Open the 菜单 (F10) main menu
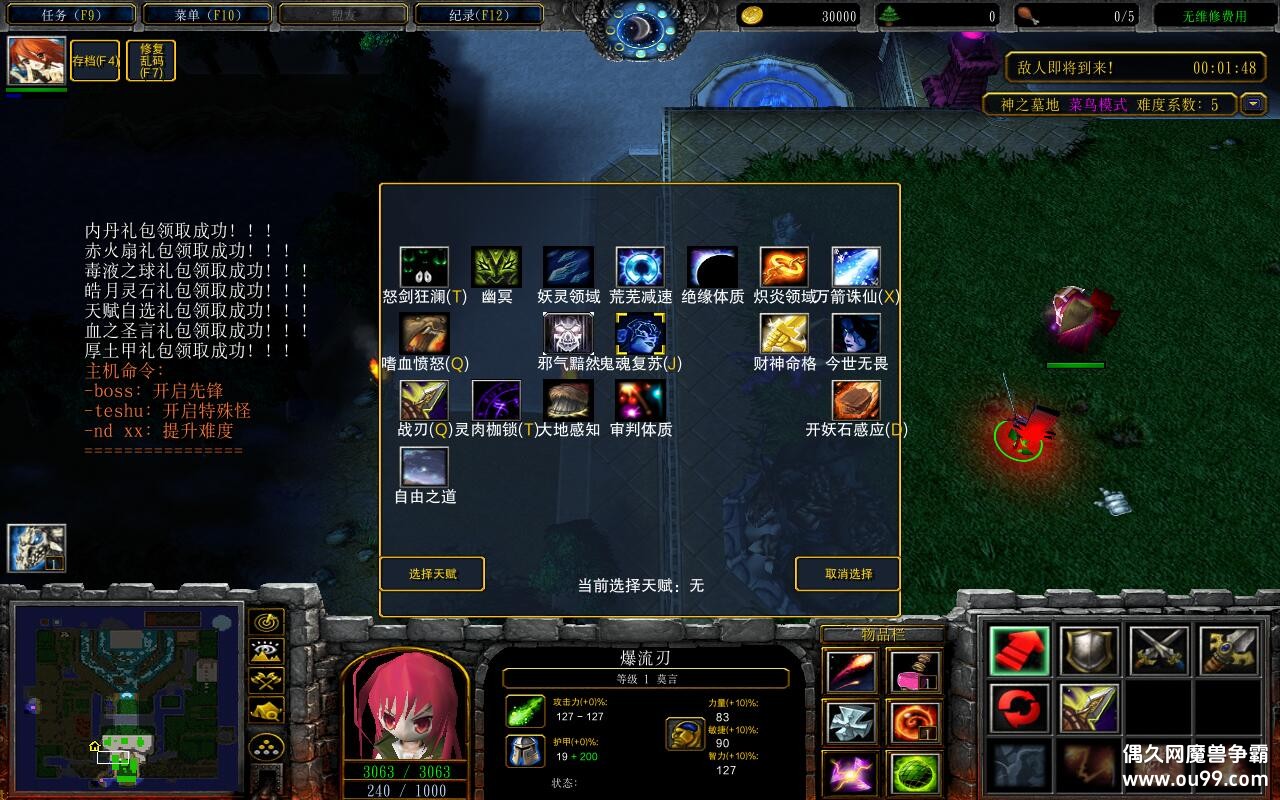The width and height of the screenshot is (1280, 800). 207,15
